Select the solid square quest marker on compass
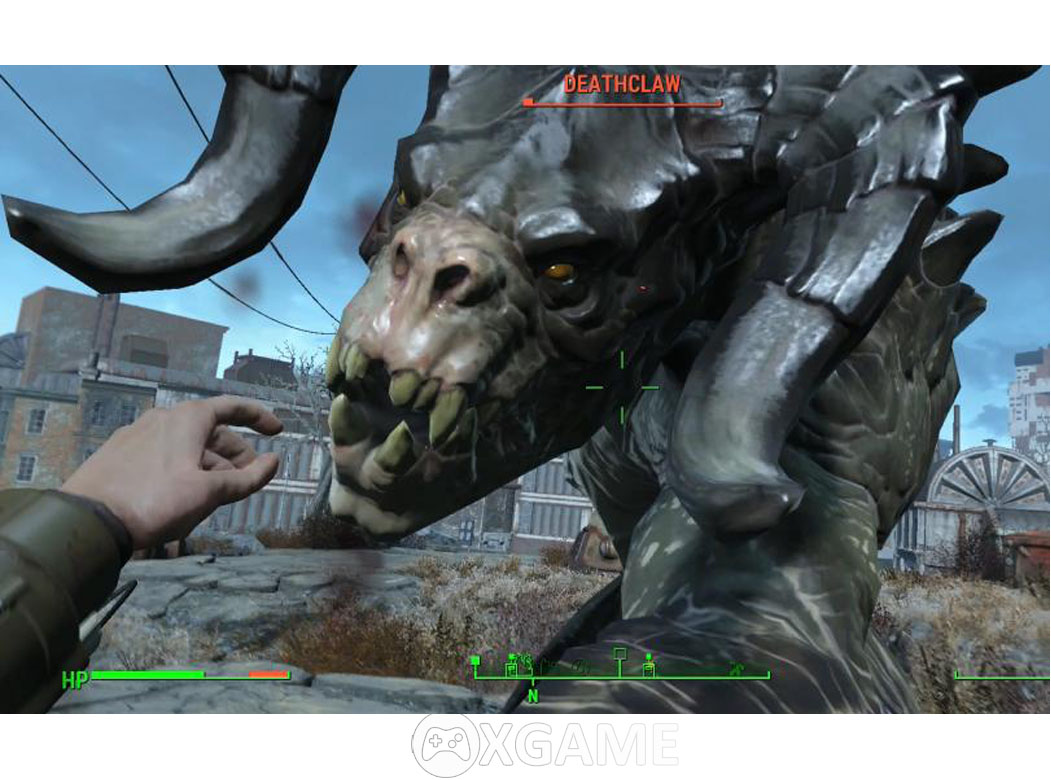Image resolution: width=1051 pixels, height=780 pixels. pyautogui.click(x=475, y=661)
